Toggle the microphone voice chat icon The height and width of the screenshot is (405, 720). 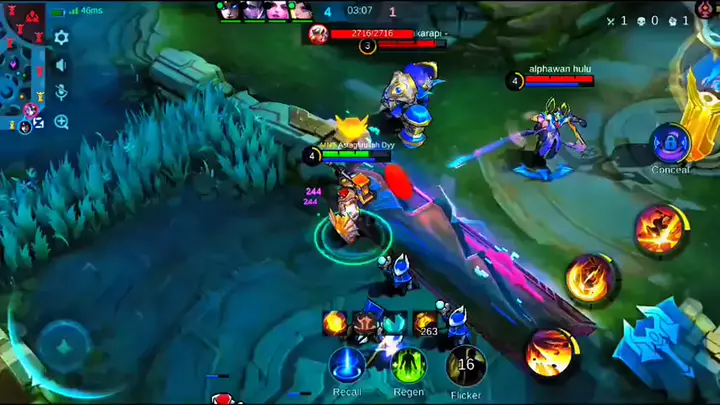(x=61, y=93)
